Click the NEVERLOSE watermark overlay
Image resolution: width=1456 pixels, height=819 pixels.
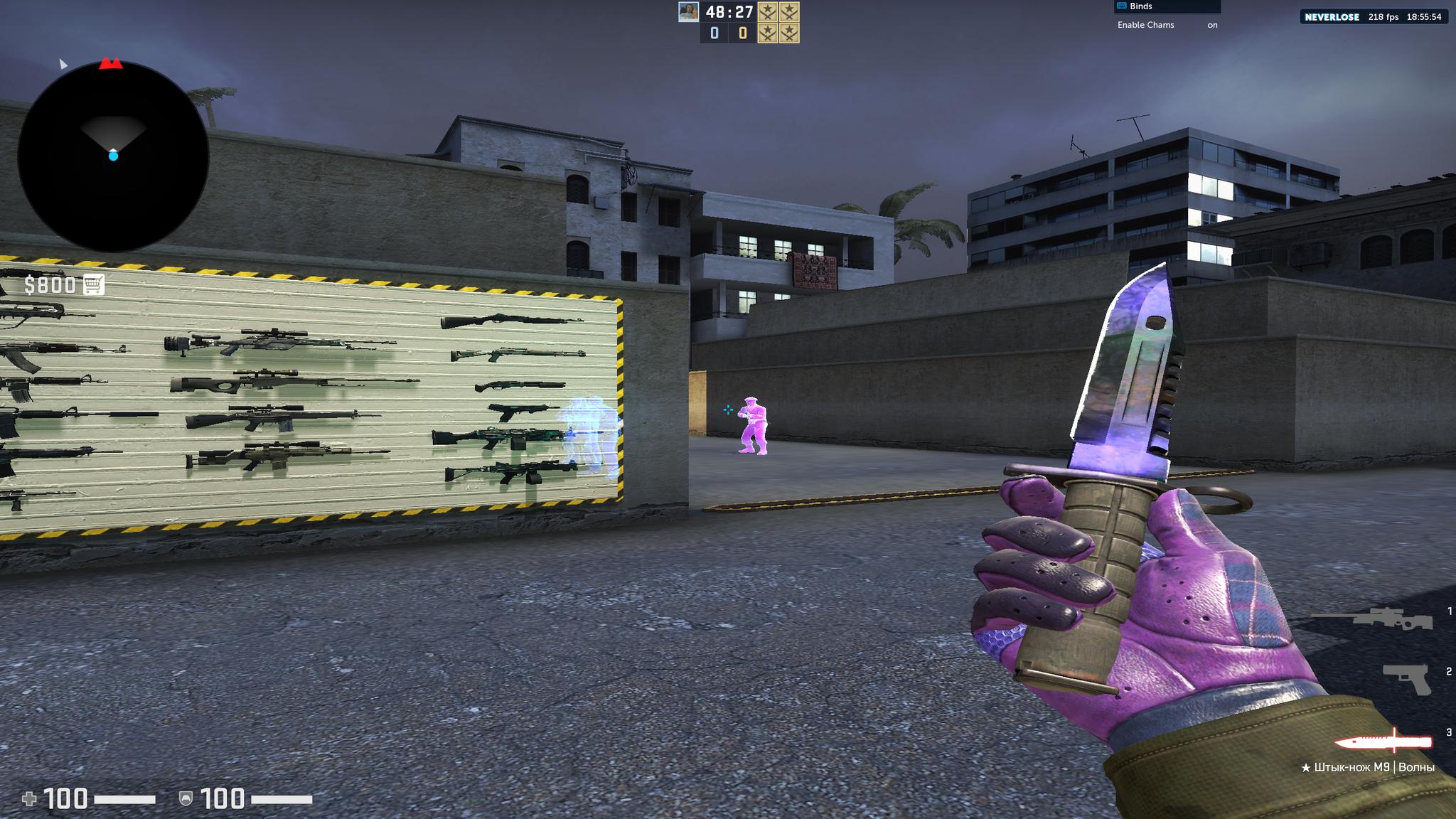1331,16
